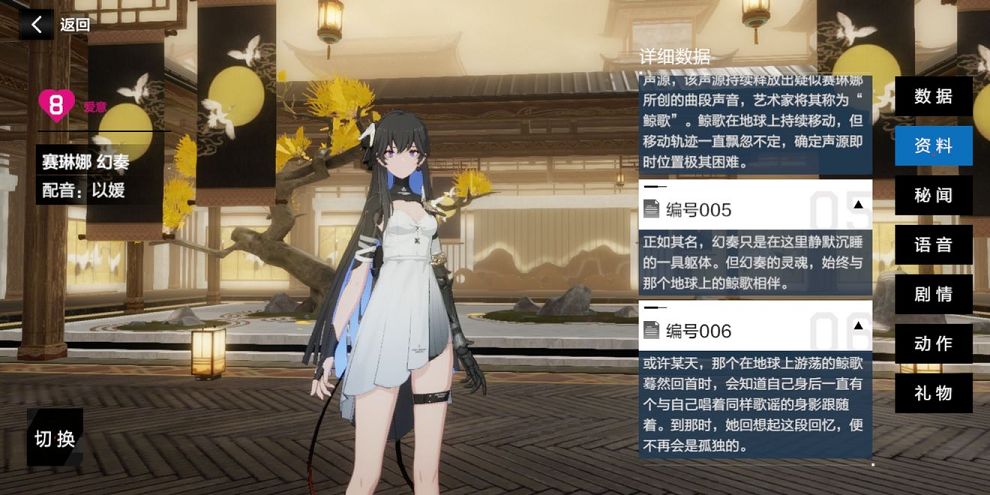This screenshot has width=990, height=495.
Task: Open the 数据 data tab
Action: pos(933,96)
